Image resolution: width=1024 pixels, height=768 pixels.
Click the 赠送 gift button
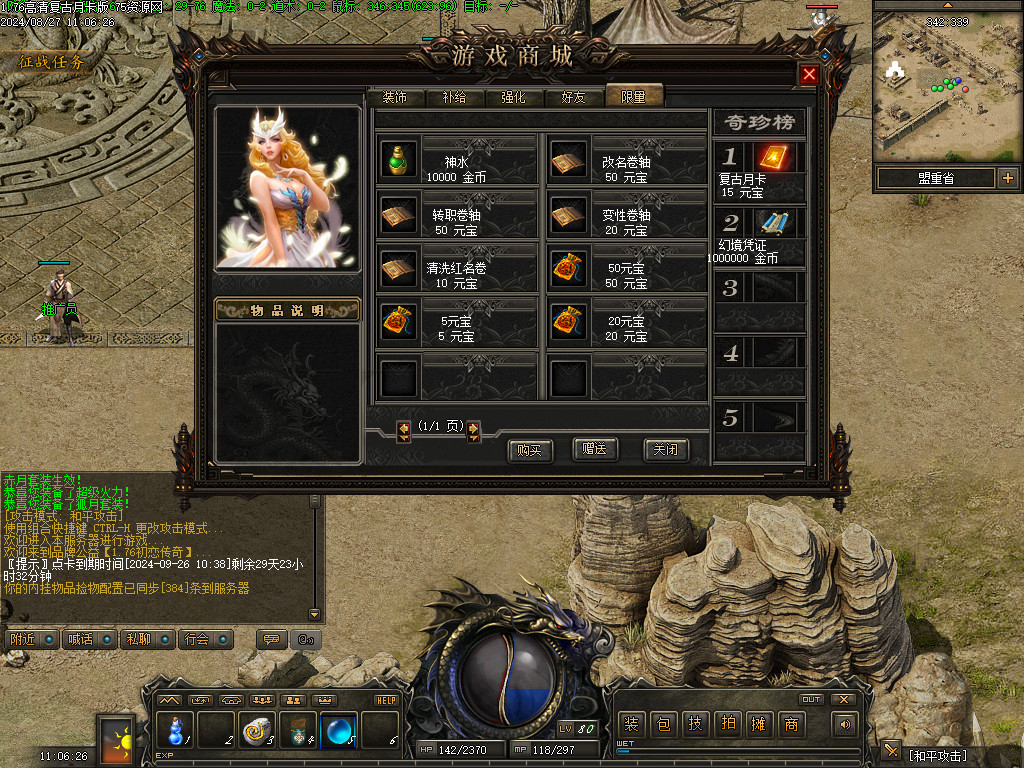(x=595, y=449)
